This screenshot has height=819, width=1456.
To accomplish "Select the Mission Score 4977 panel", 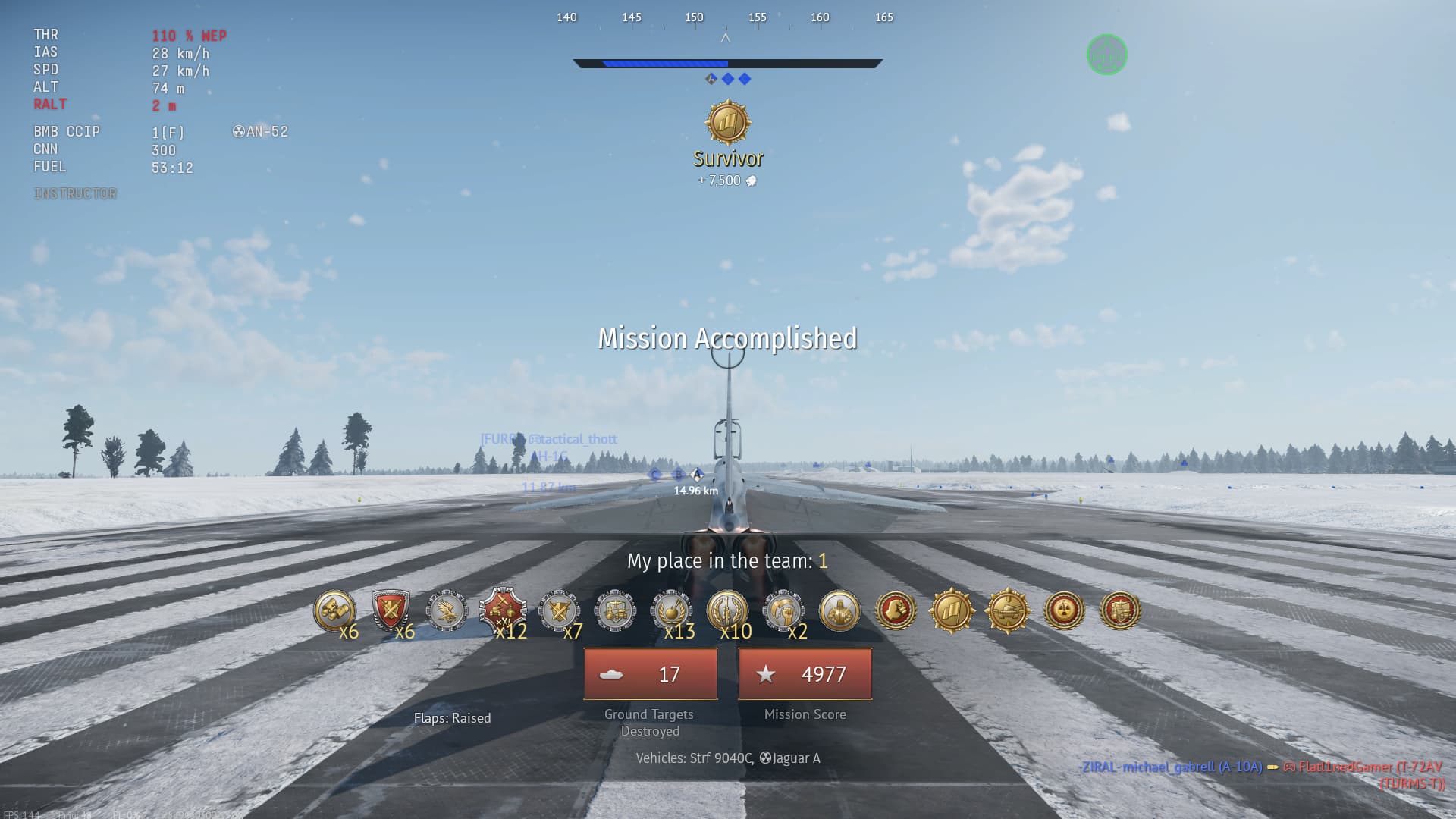I will click(805, 673).
